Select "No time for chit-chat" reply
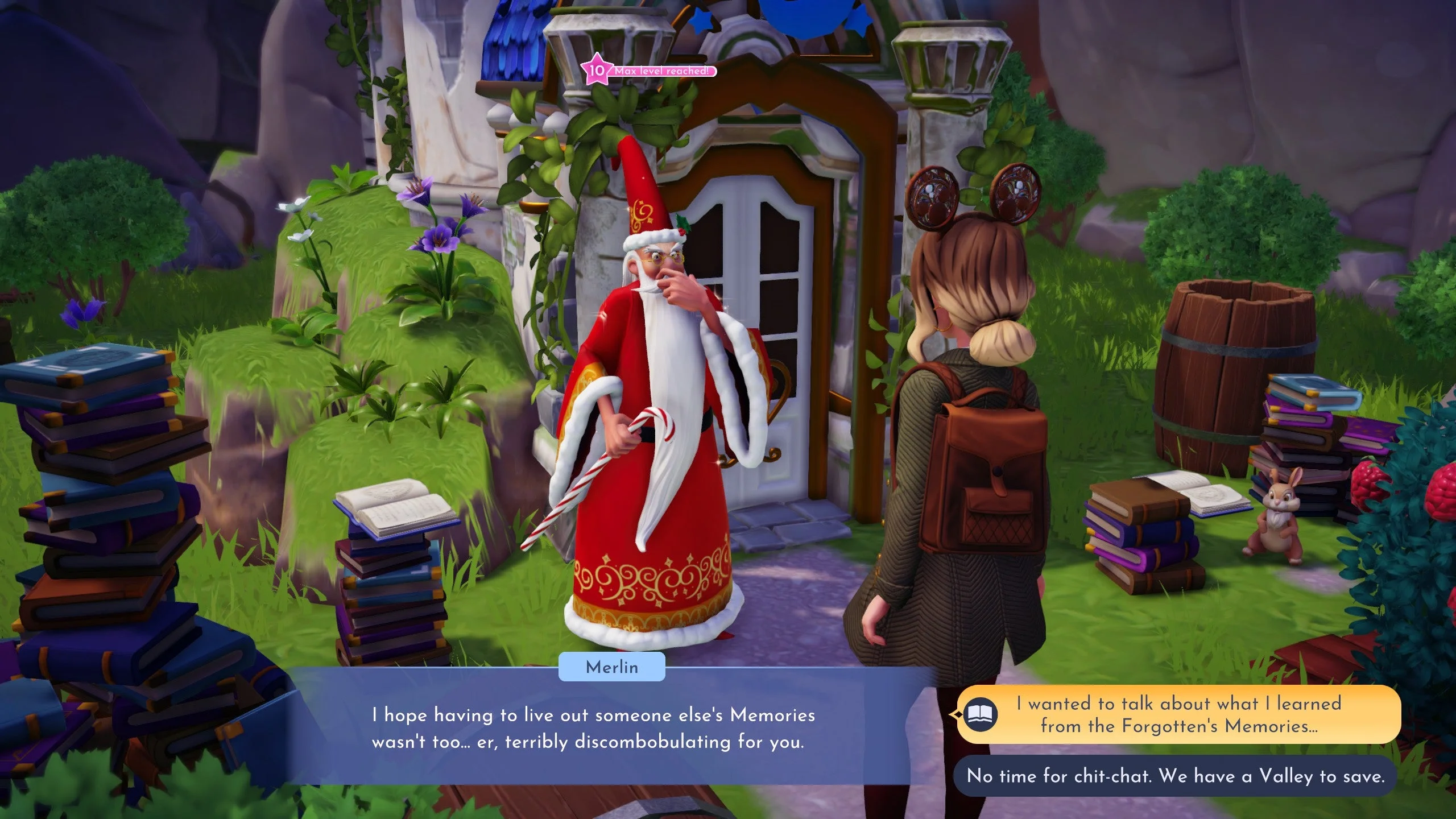Viewport: 1456px width, 819px height. tap(1175, 776)
